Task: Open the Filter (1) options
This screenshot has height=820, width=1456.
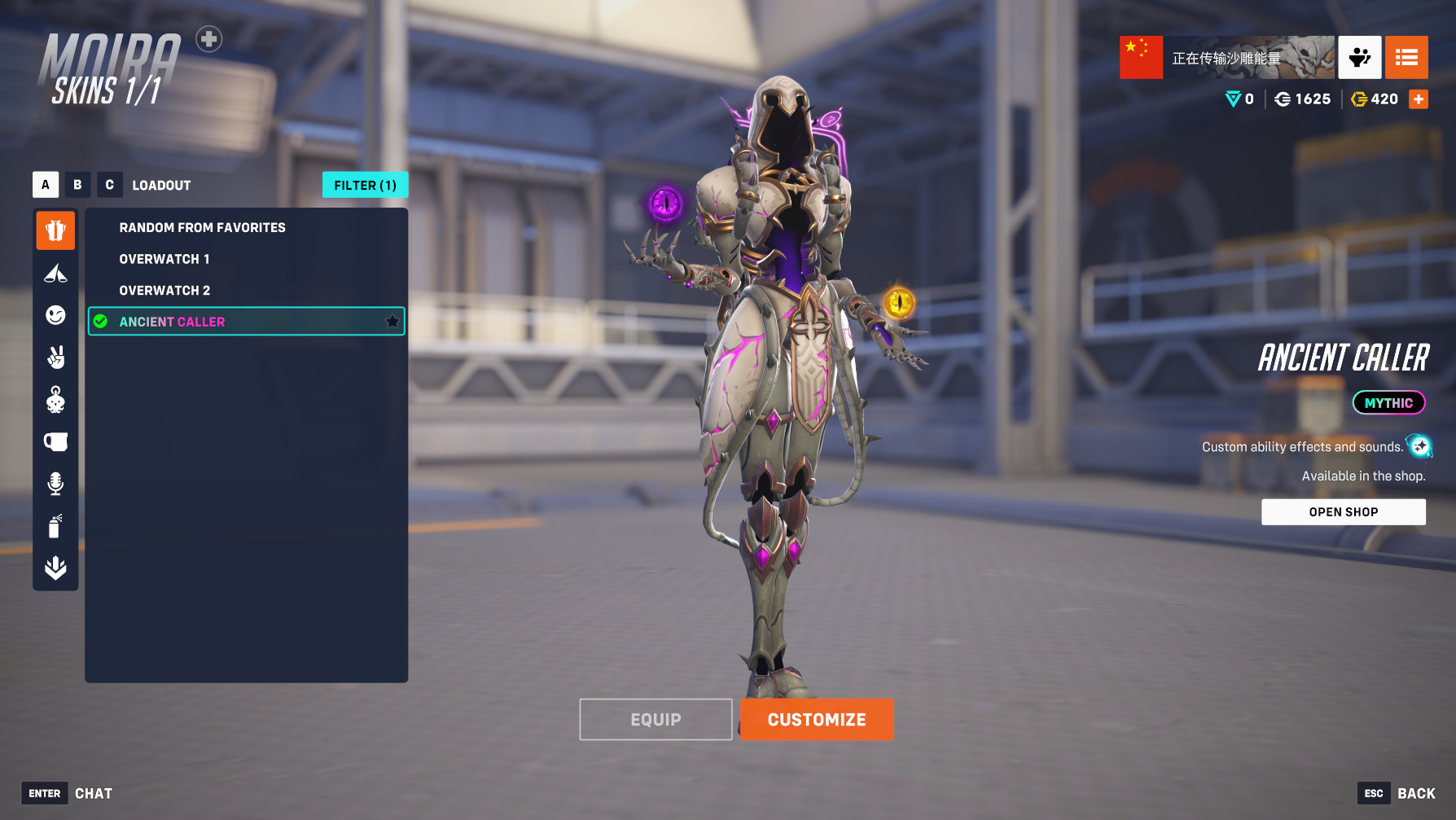Action: (365, 185)
